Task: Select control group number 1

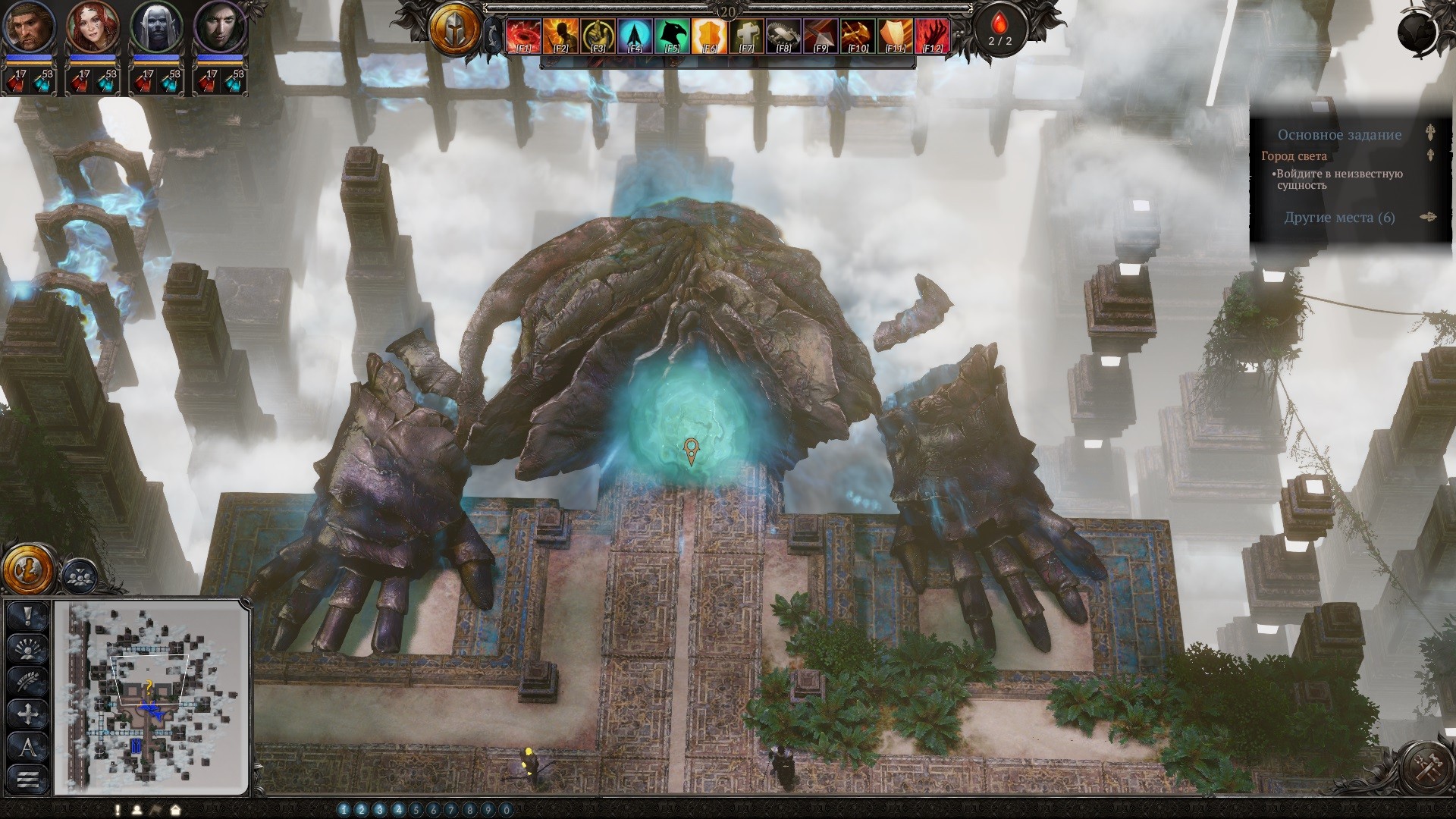Action: [x=344, y=810]
